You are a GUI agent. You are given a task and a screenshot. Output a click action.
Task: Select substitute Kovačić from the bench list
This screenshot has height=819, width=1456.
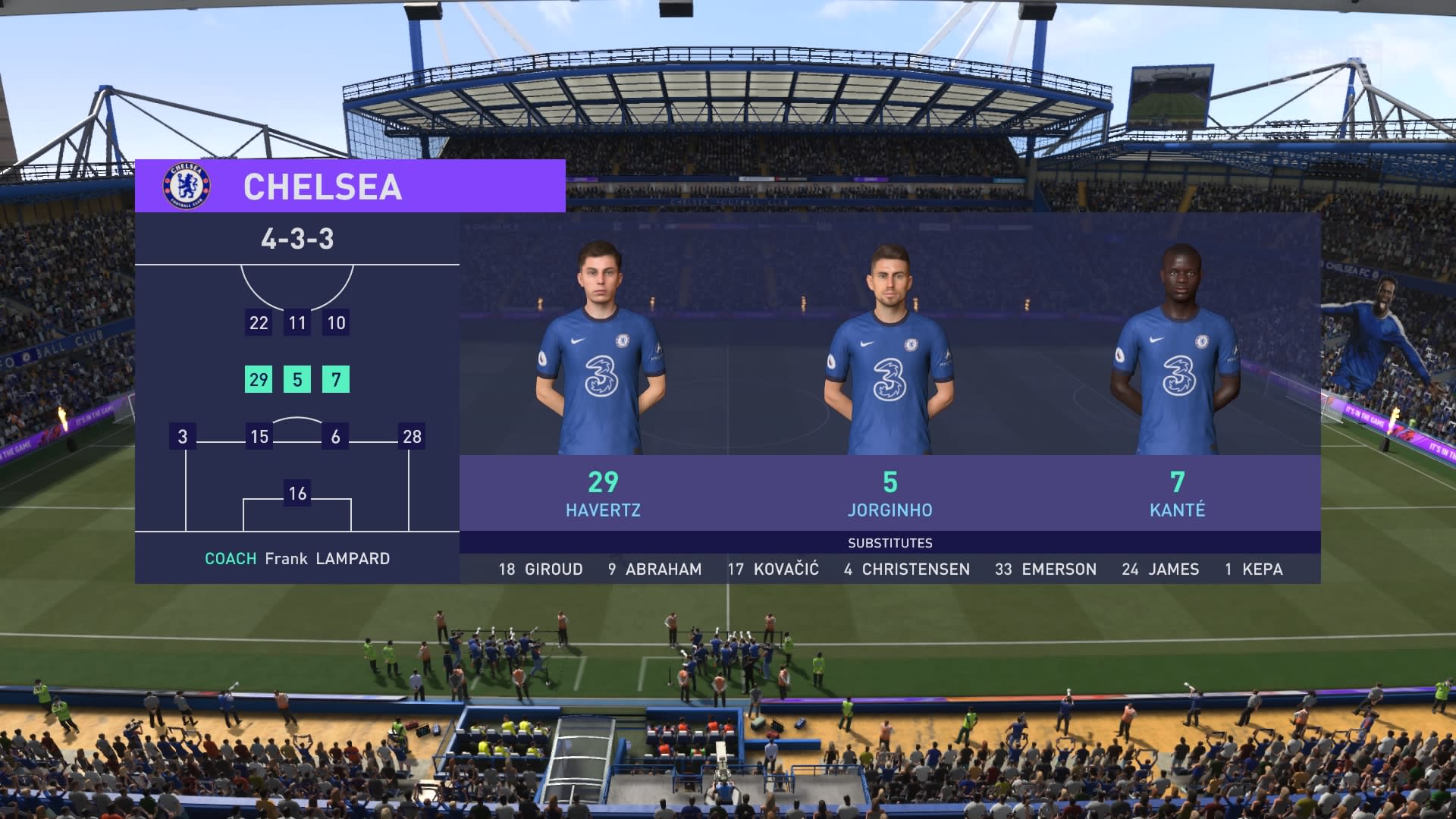click(773, 569)
